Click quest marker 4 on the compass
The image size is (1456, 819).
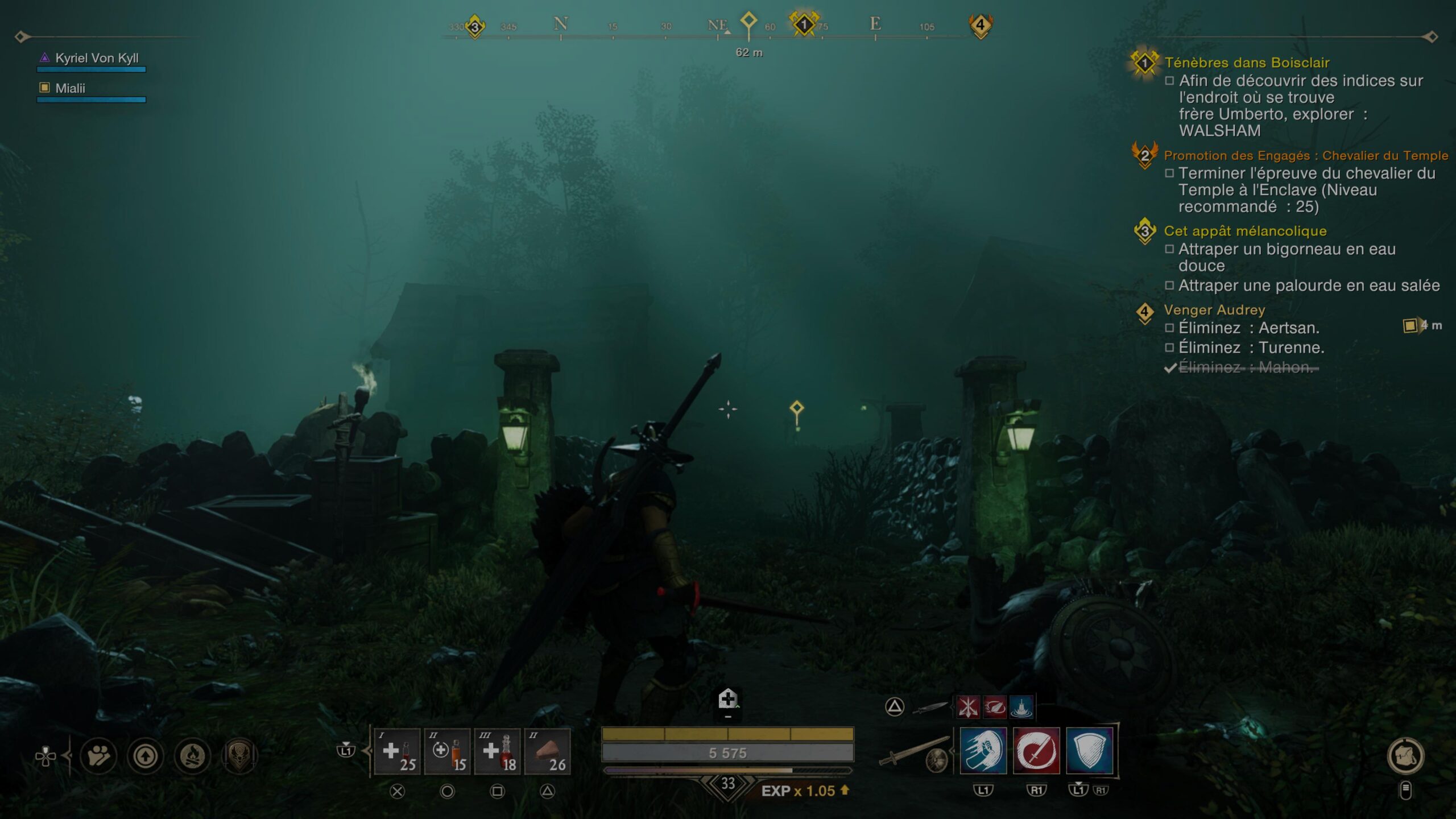980,26
